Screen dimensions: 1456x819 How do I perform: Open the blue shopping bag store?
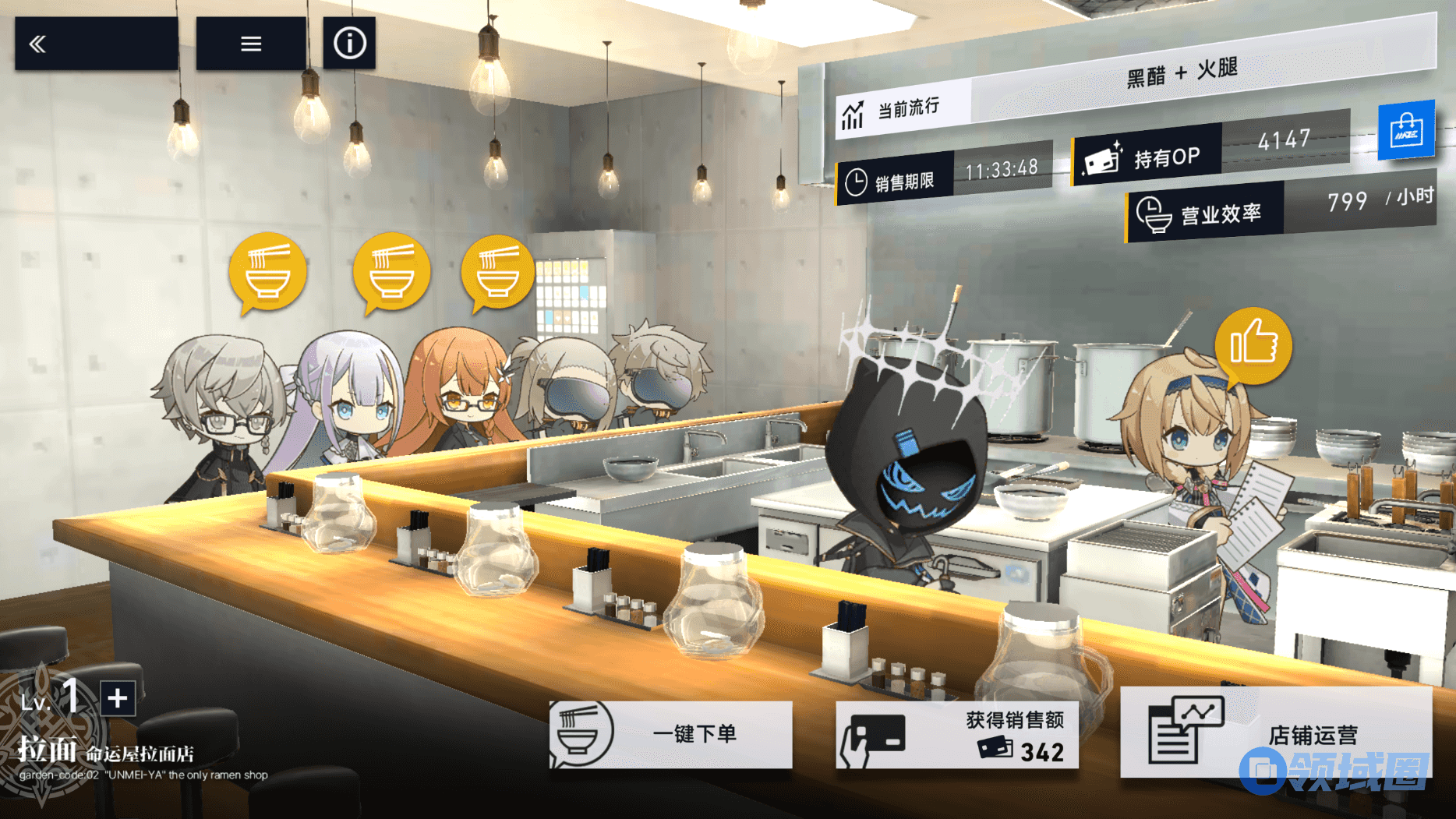pos(1406,130)
